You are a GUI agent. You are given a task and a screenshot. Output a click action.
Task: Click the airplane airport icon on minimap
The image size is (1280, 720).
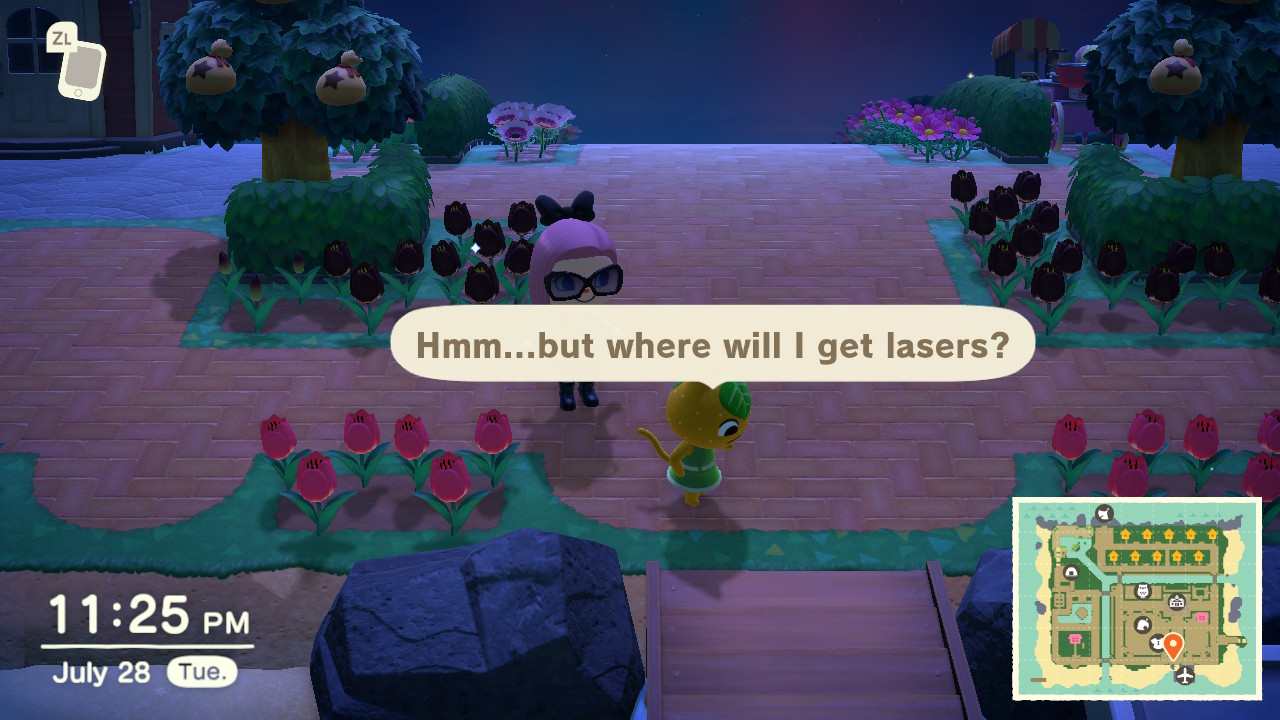tap(1186, 676)
